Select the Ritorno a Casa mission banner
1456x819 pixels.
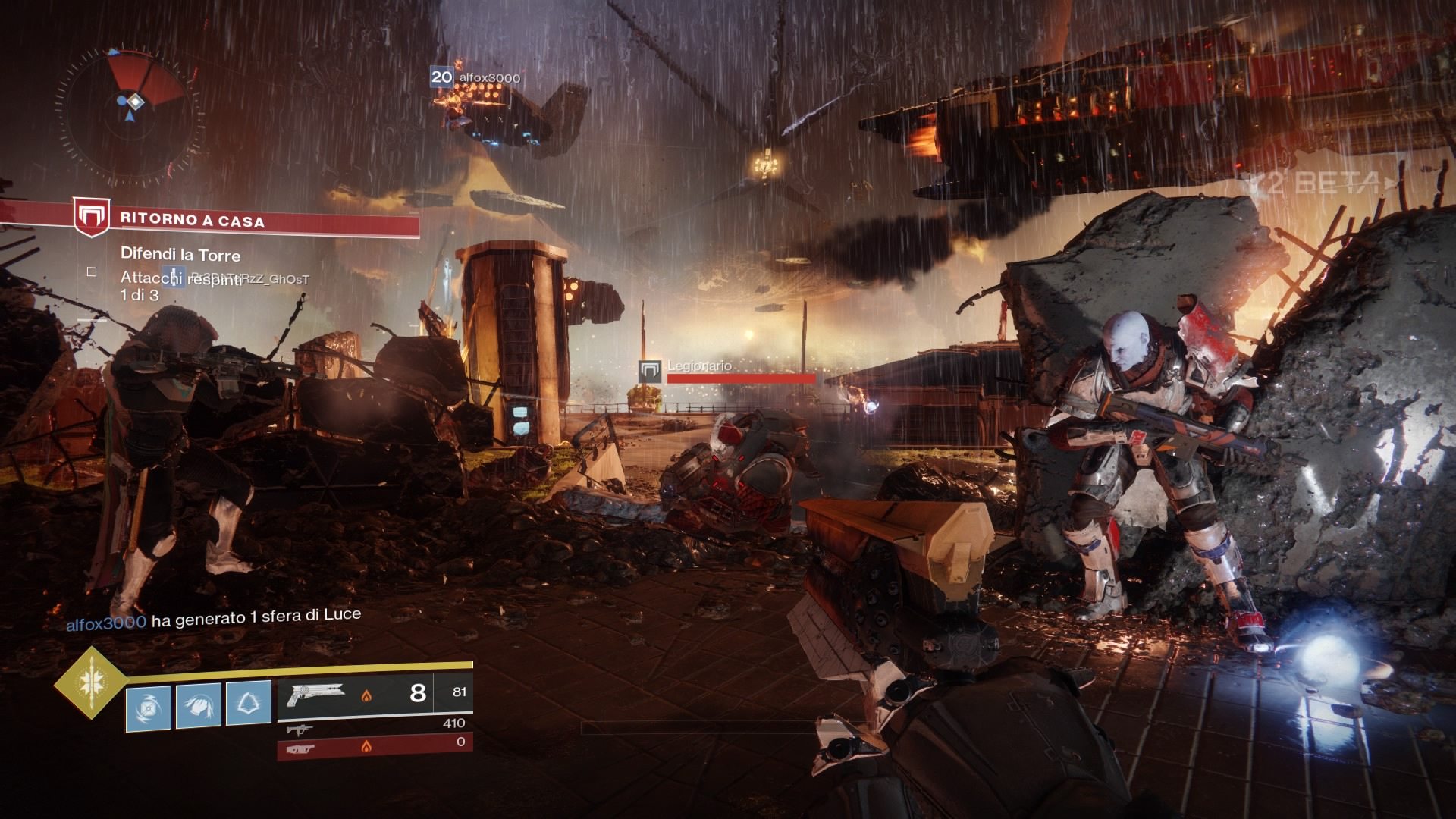coord(250,221)
